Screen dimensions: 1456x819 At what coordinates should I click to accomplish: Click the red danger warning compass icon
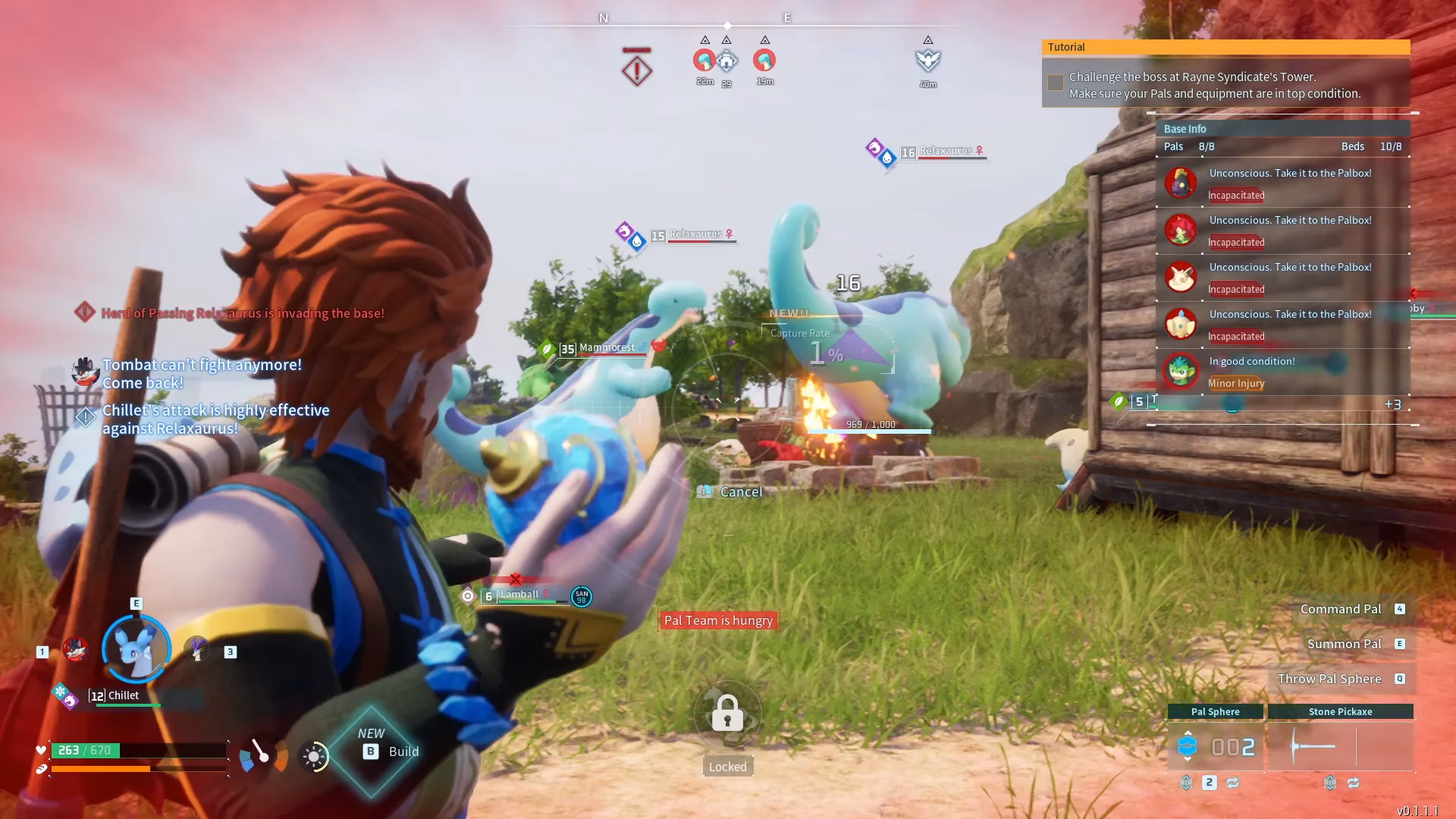click(637, 71)
